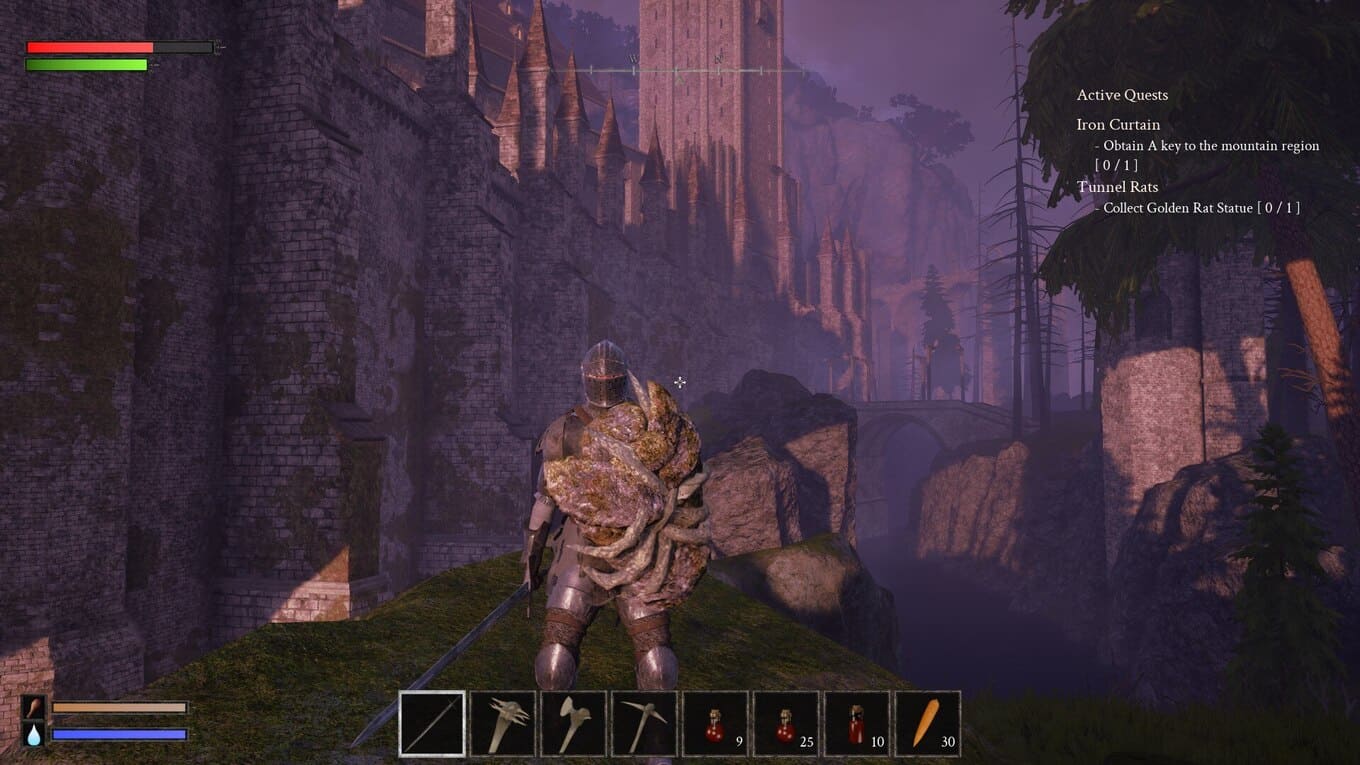This screenshot has height=765, width=1360.
Task: Select the Tunnel Rats quest entry
Action: tap(1117, 187)
